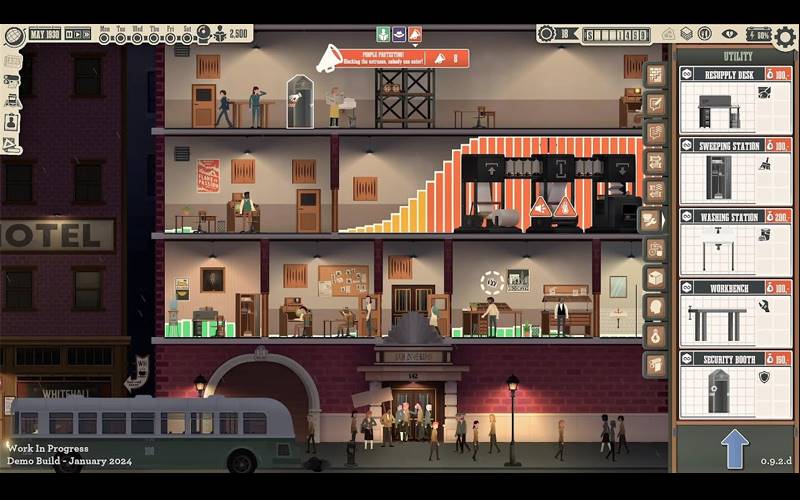Click the green objective icon at top center
This screenshot has width=800, height=500.
[383, 34]
